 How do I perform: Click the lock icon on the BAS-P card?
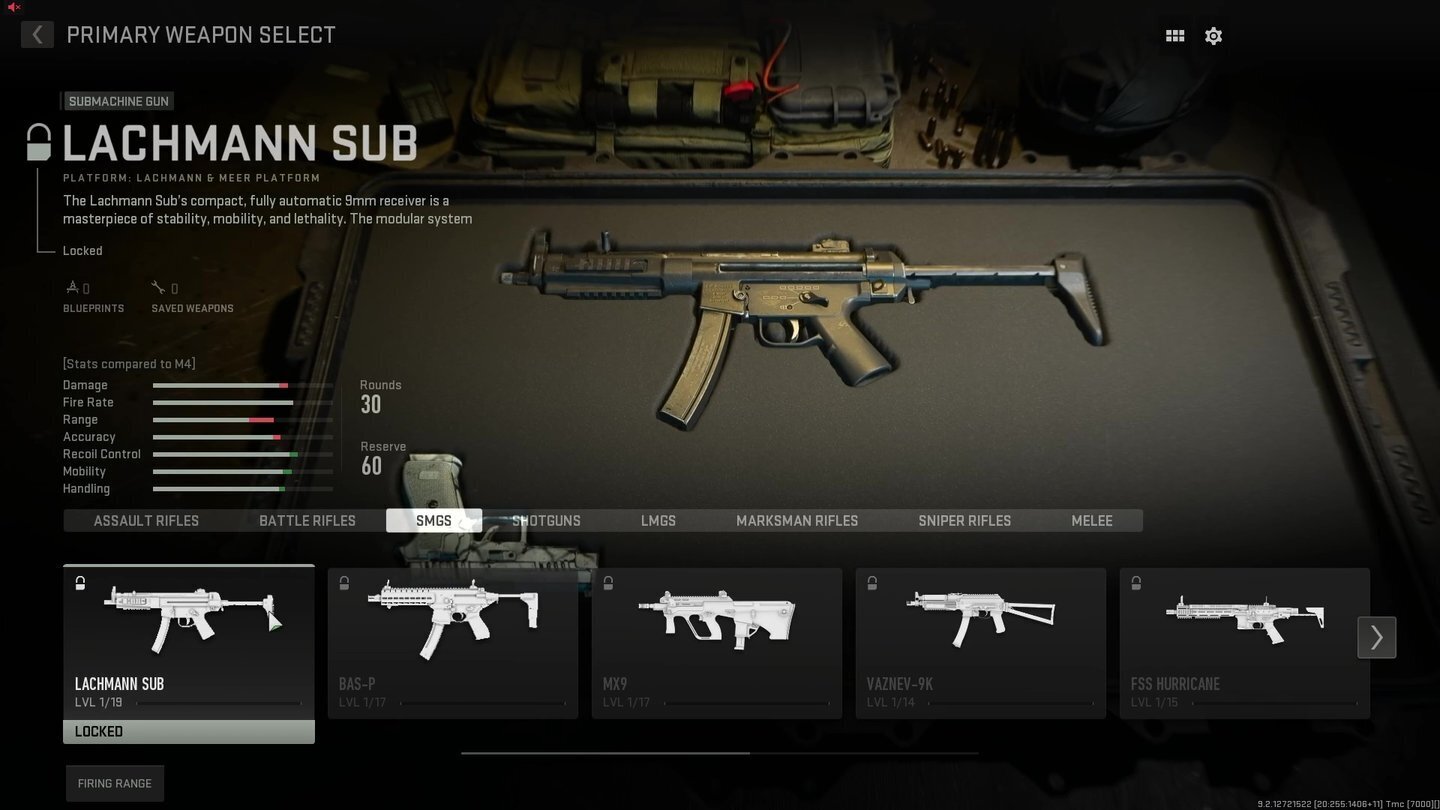point(344,582)
